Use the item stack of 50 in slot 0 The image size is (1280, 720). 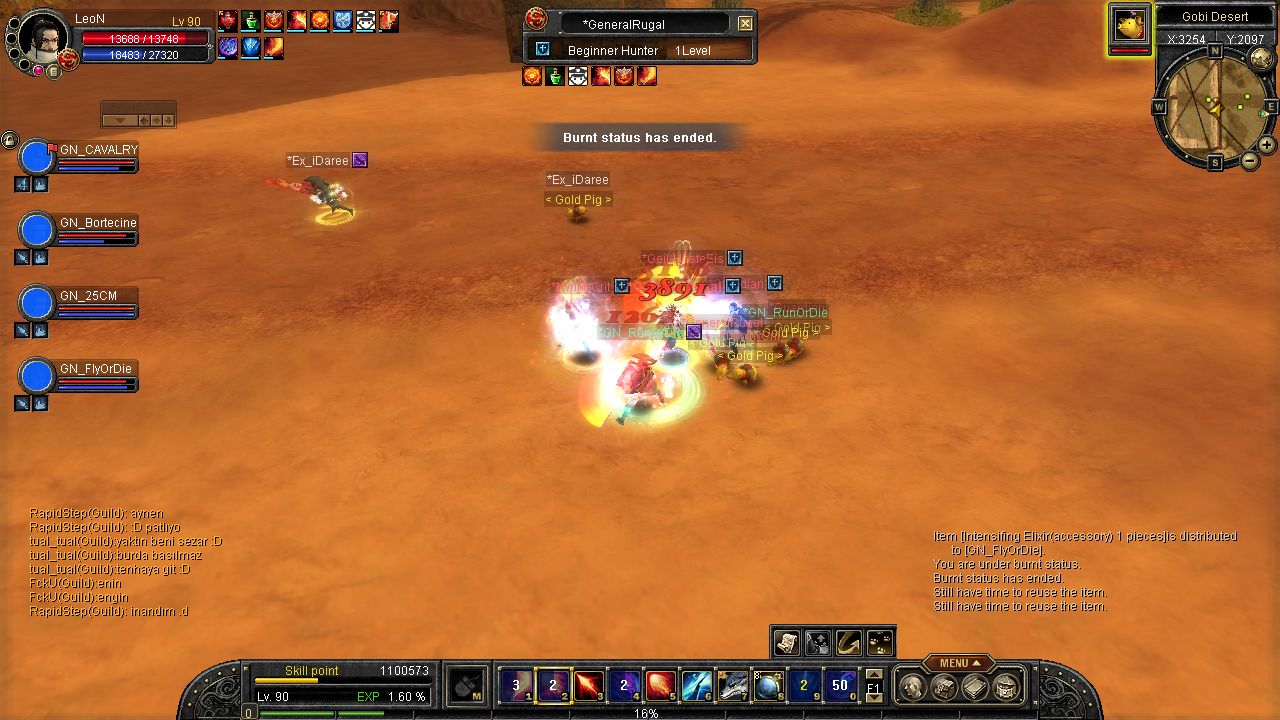point(840,686)
